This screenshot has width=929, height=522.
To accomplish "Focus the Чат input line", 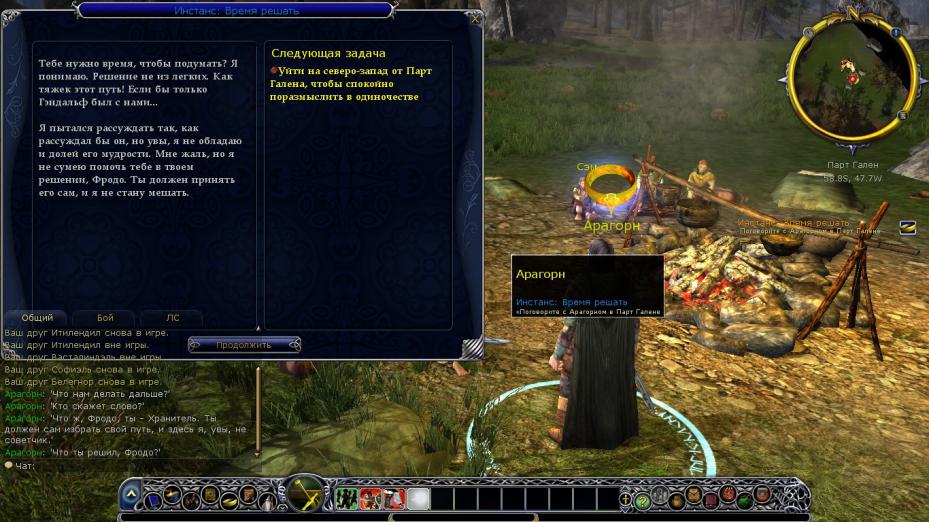I will [x=130, y=466].
